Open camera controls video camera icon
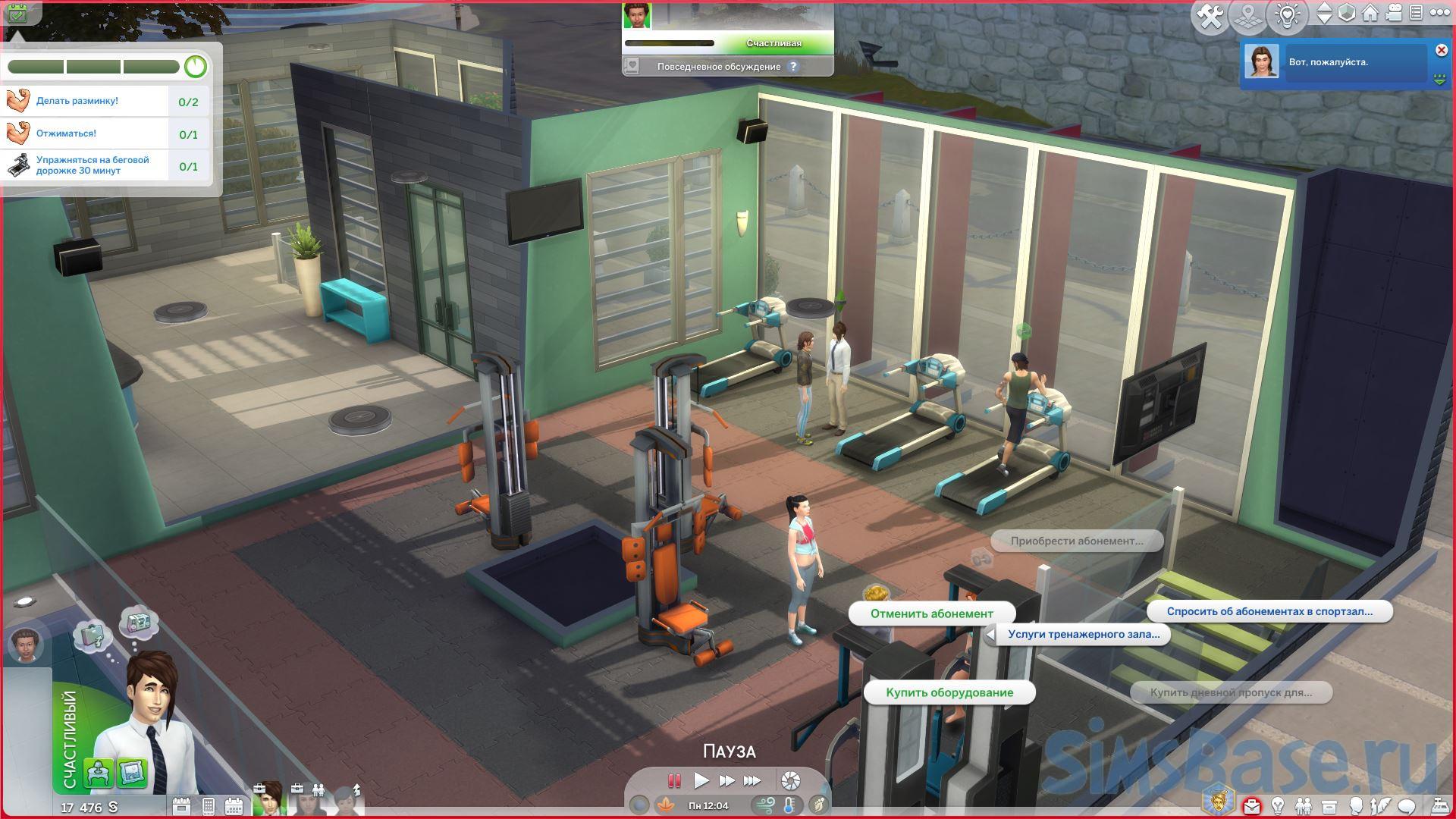Image resolution: width=1456 pixels, height=819 pixels. pos(1393,14)
